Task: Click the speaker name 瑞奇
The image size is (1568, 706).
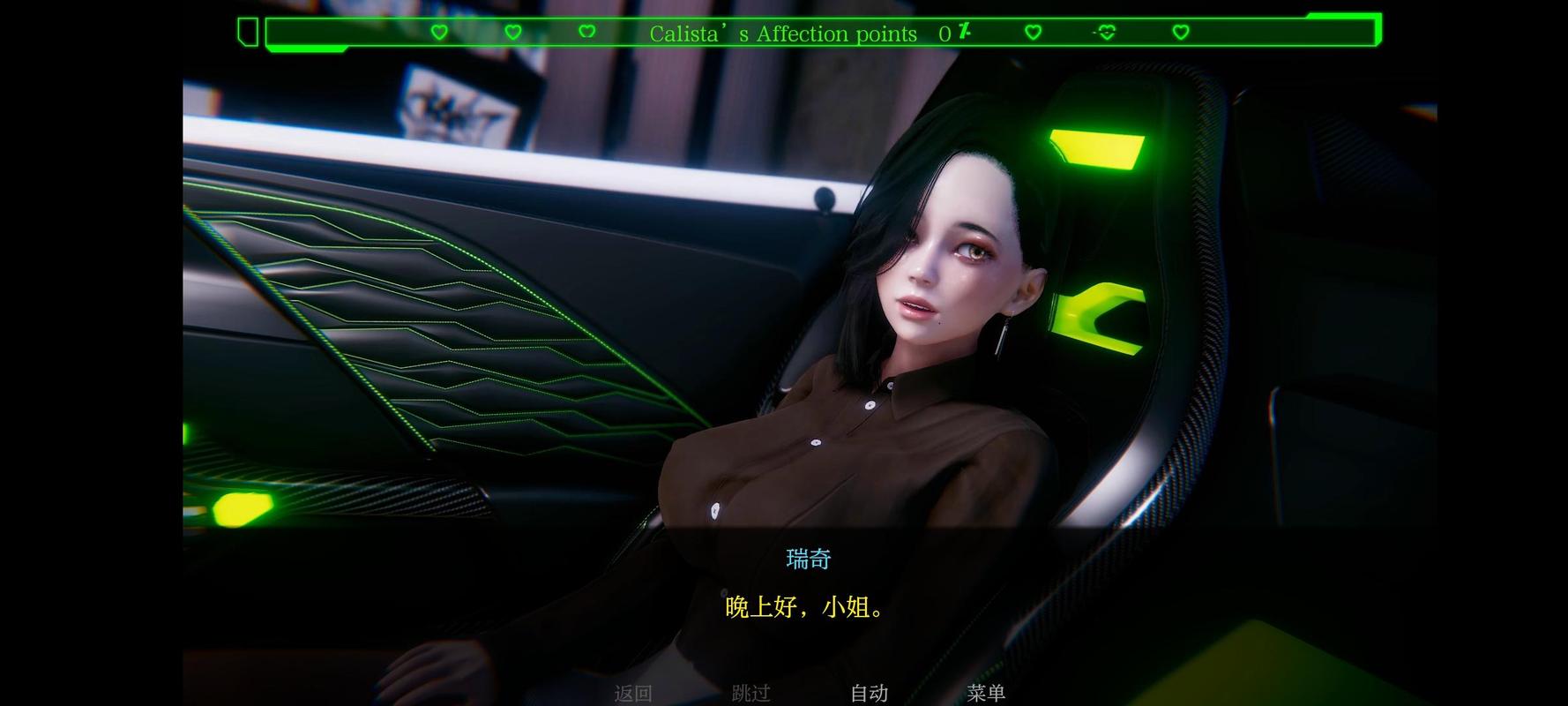Action: pyautogui.click(x=807, y=558)
